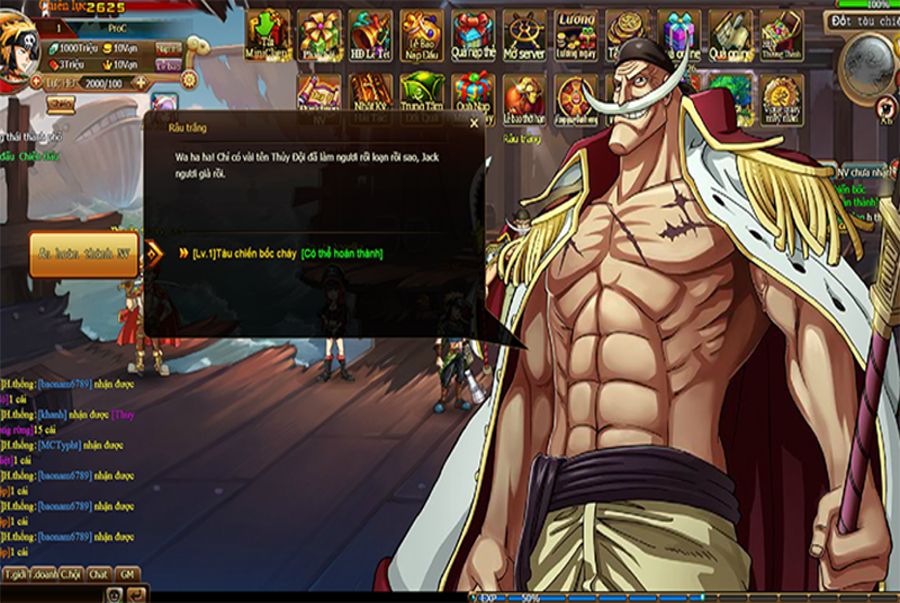The image size is (900, 603).
Task: Open the Trung Tâm Đổi Quà icon
Action: pos(421,98)
